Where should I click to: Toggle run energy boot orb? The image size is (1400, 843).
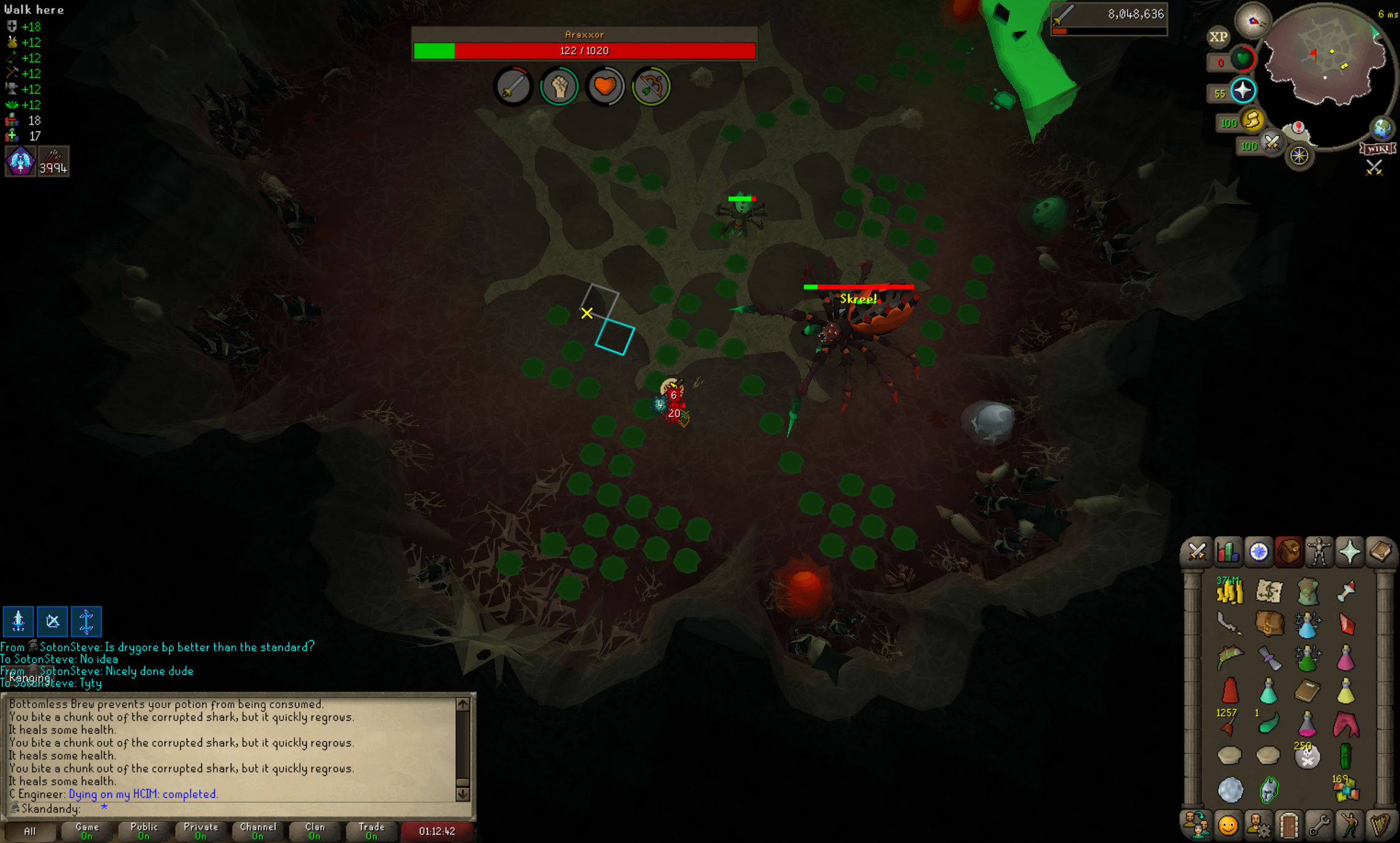pos(1252,121)
